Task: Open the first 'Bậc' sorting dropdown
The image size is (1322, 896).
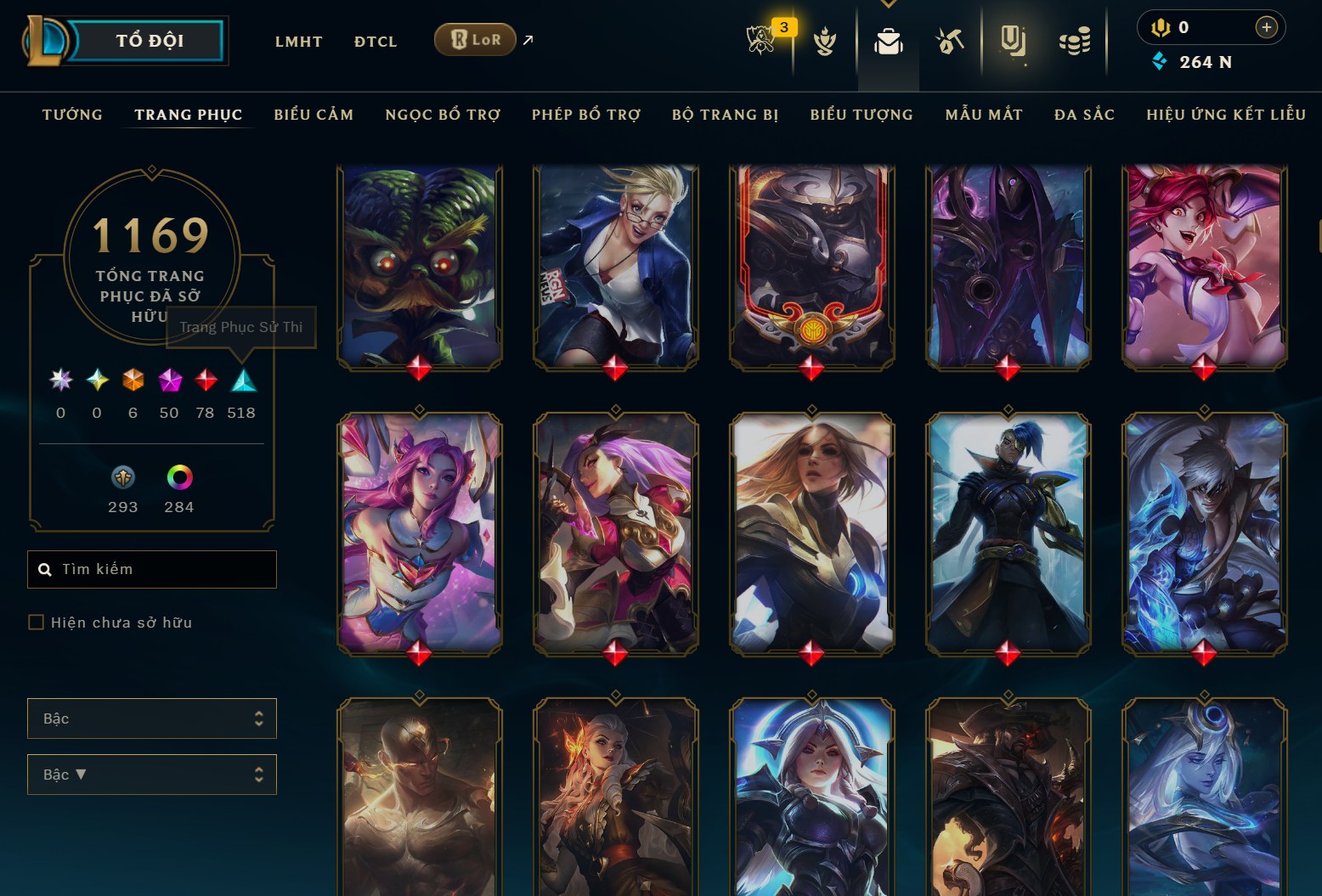Action: (151, 718)
